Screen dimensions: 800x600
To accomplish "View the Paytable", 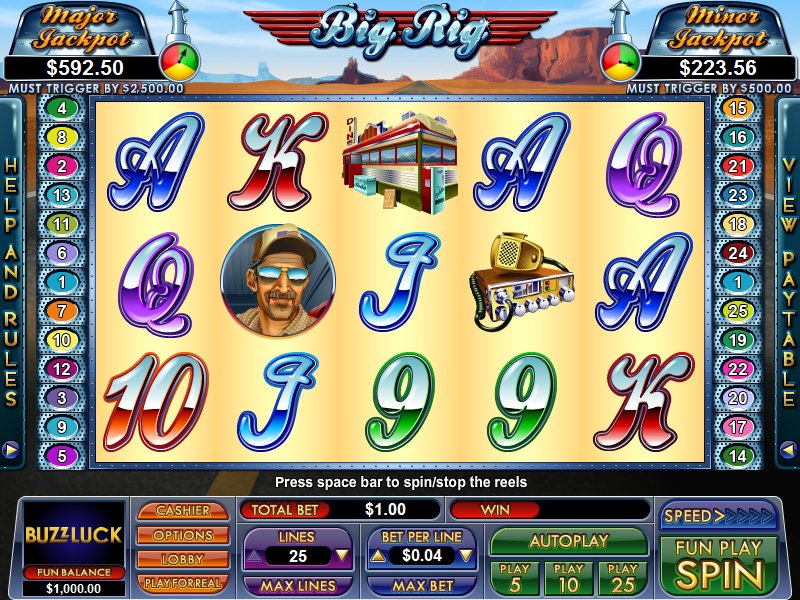I will [x=788, y=282].
